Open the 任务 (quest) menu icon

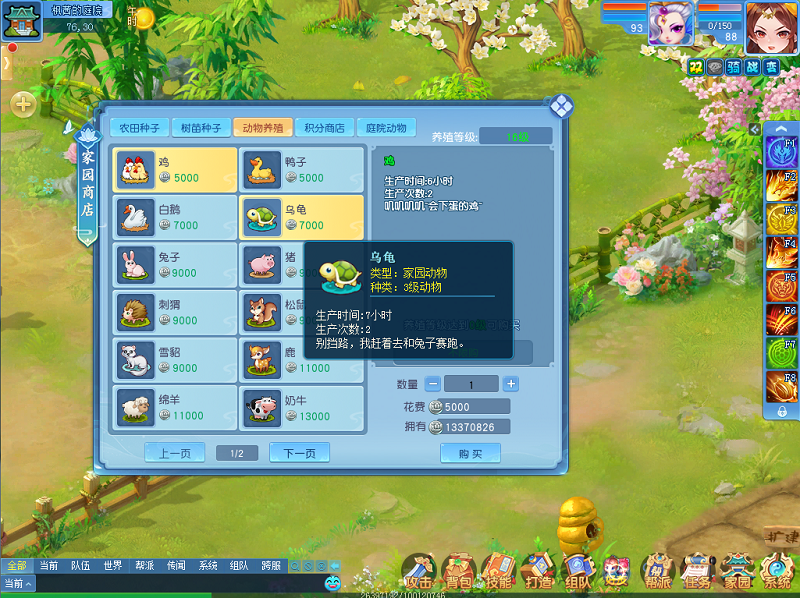point(696,572)
